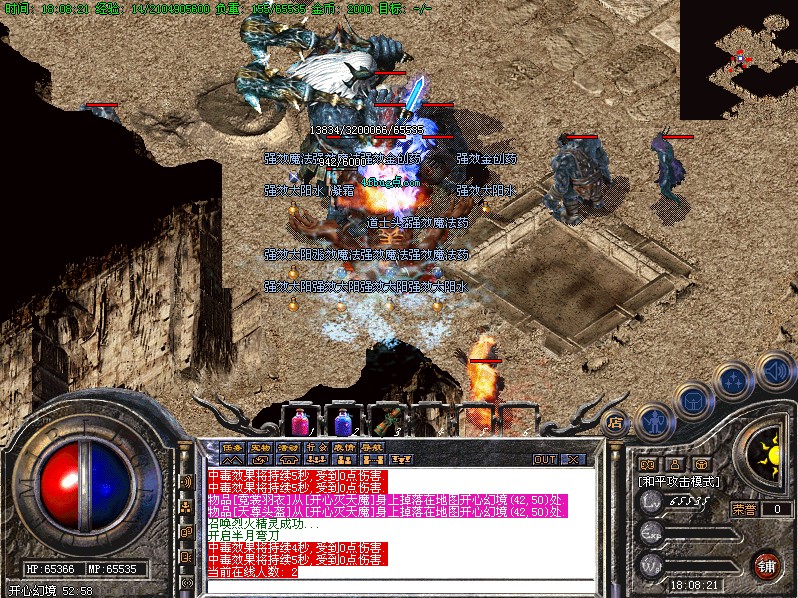Open the 任务 quest button
798x598 pixels.
point(232,447)
